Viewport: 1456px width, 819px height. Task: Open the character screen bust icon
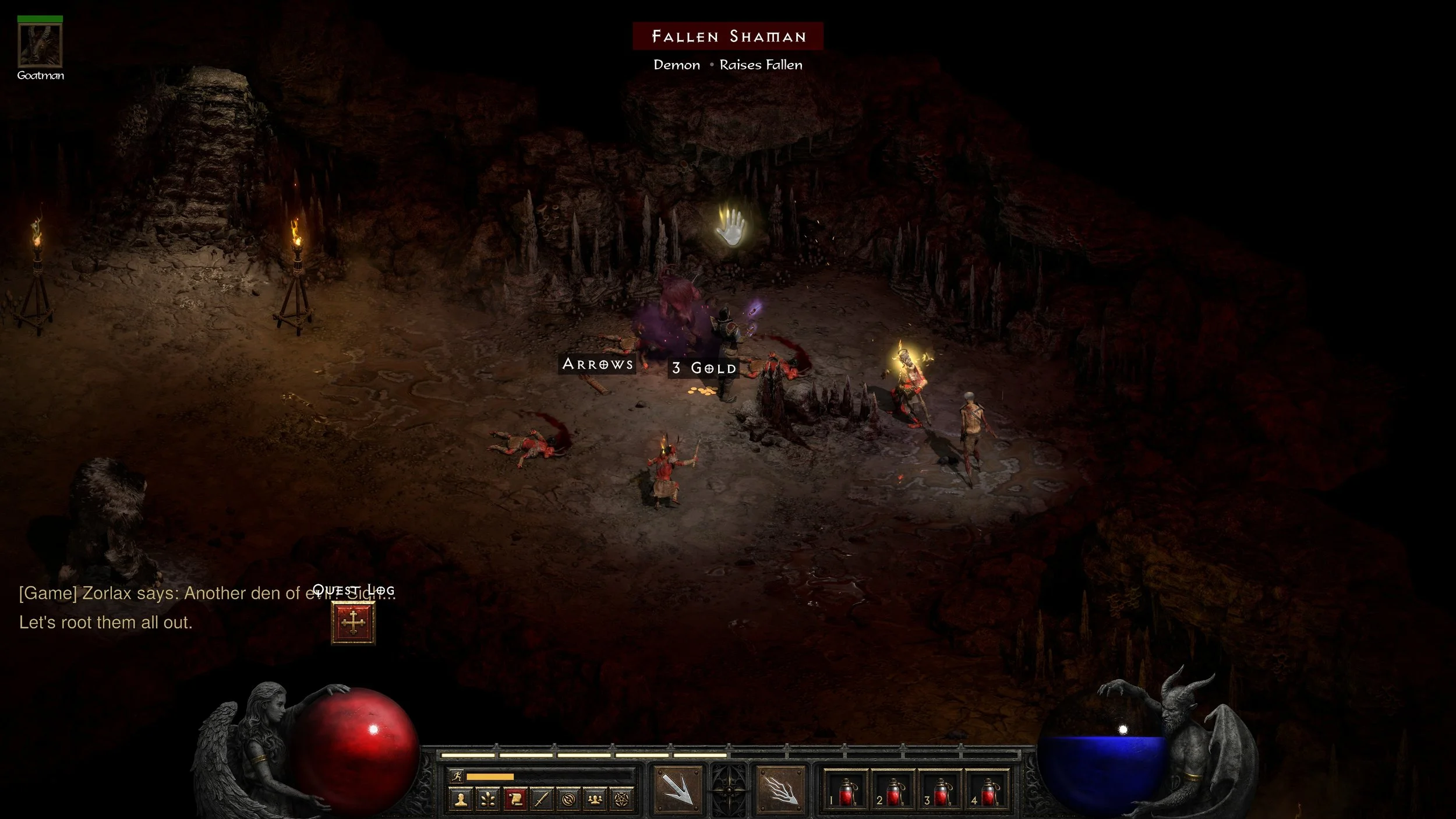(x=461, y=800)
